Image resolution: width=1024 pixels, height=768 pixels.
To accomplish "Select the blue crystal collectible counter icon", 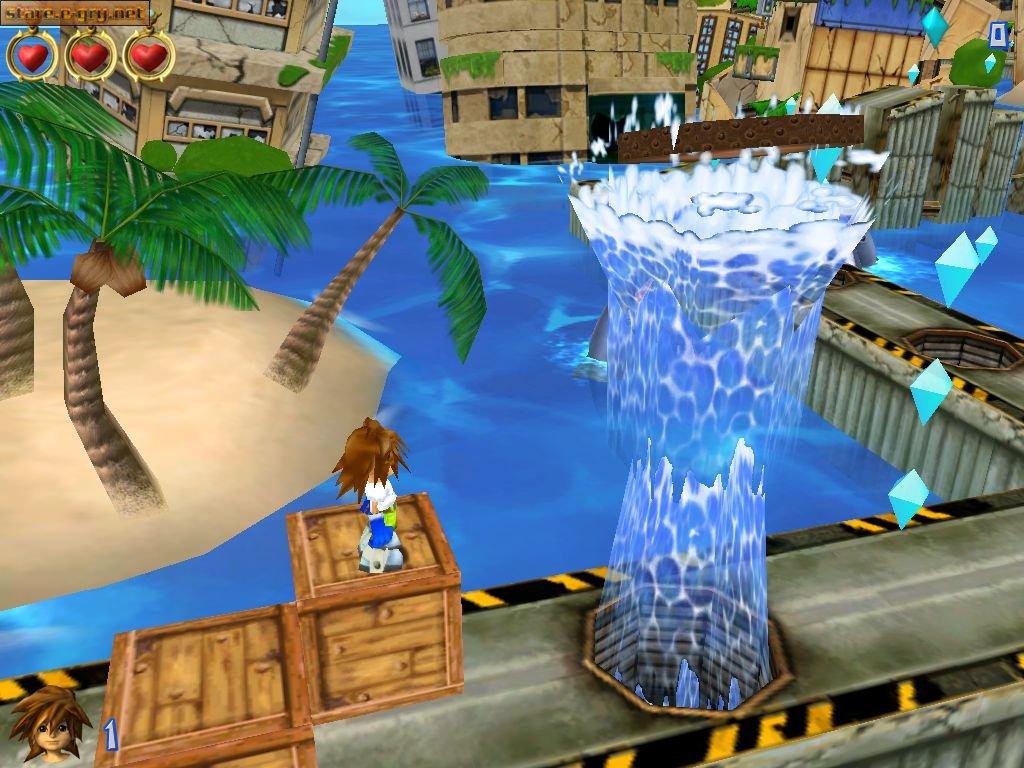I will point(935,27).
